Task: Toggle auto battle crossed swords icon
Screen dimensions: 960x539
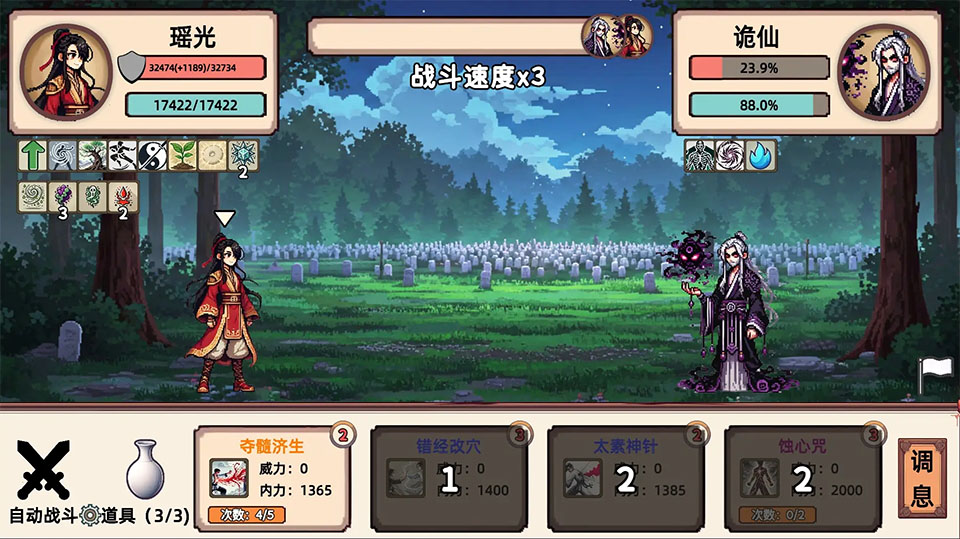Action: 44,470
